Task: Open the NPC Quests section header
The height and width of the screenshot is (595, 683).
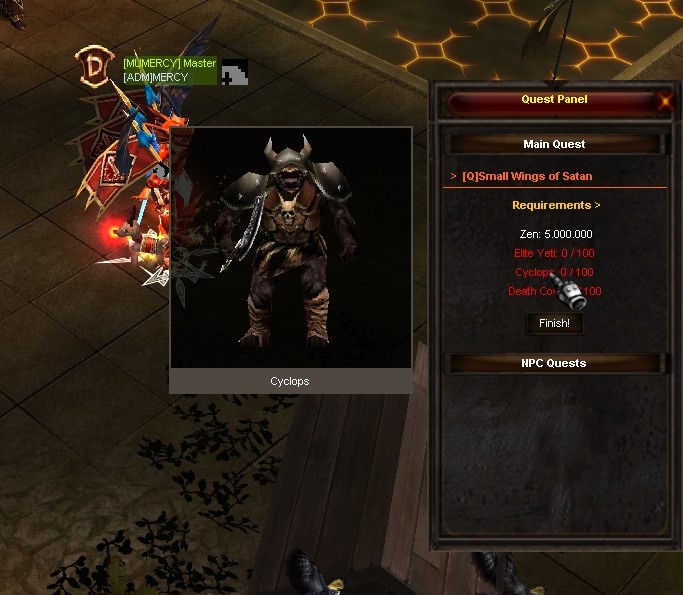Action: point(554,363)
